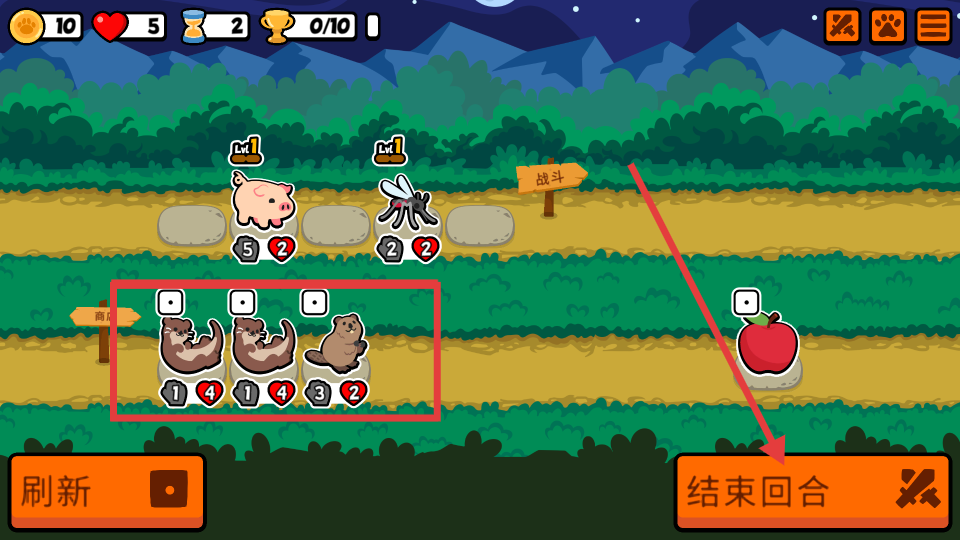The width and height of the screenshot is (960, 540).
Task: Open the orange paw print panel
Action: tap(887, 26)
